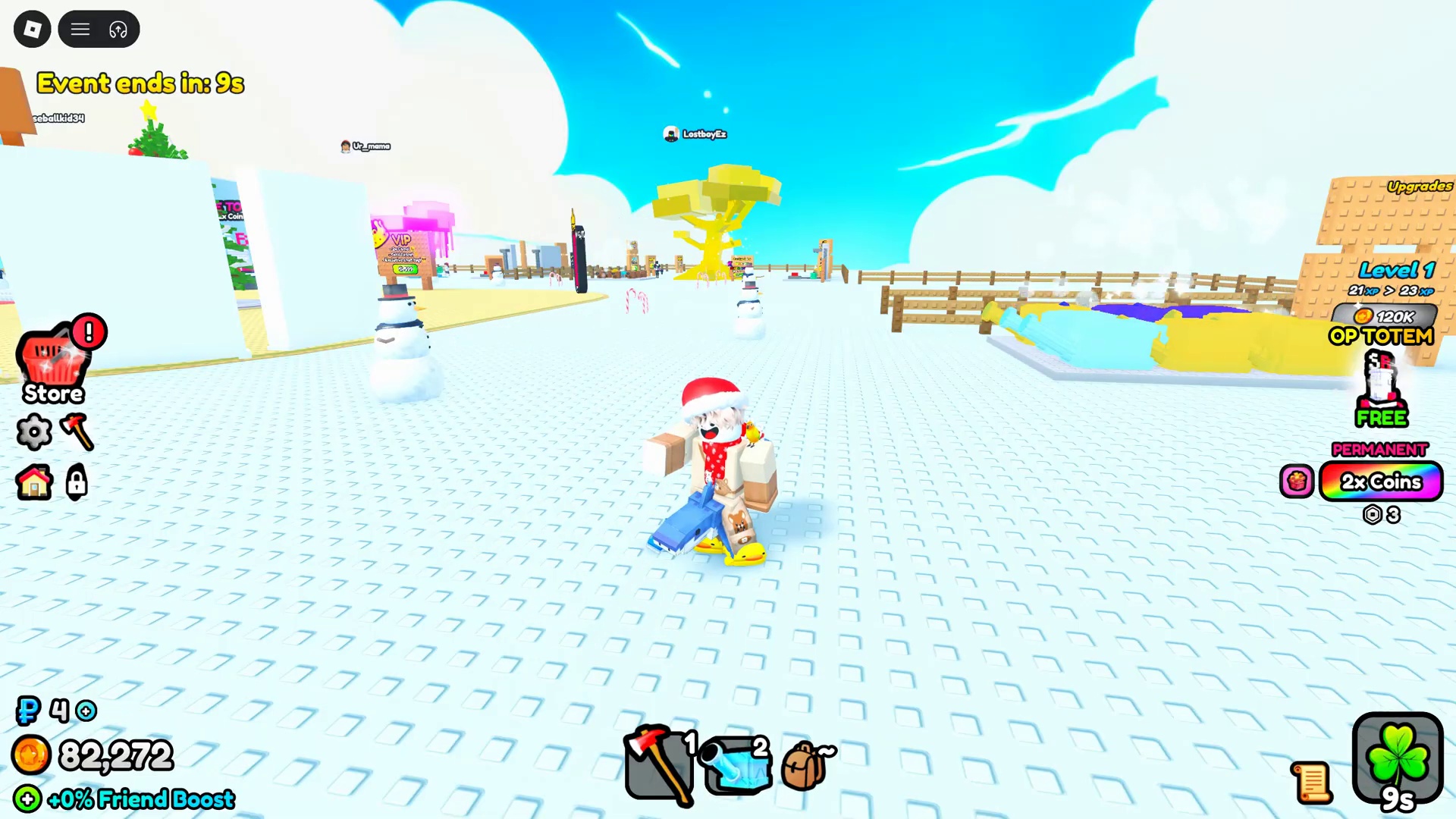Image resolution: width=1456 pixels, height=819 pixels.
Task: Open the Upgrades panel
Action: [x=1419, y=185]
